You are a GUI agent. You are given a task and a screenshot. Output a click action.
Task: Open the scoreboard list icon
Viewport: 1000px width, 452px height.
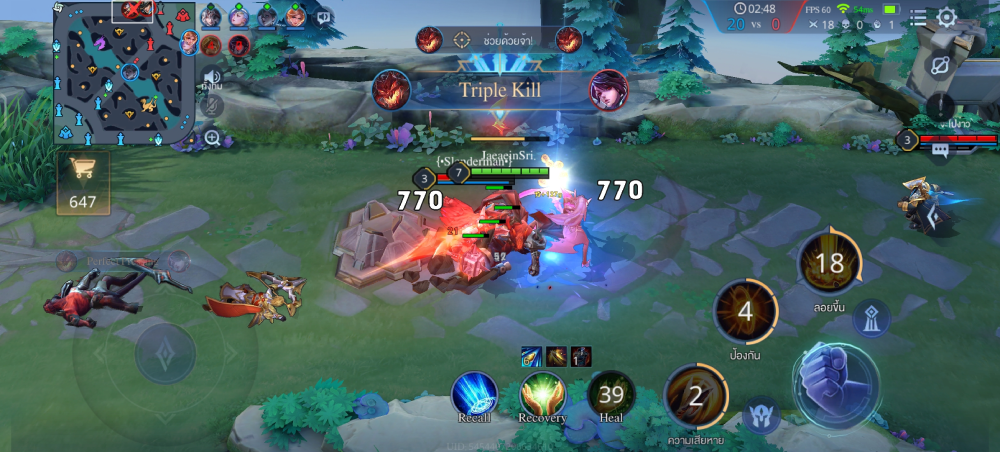(918, 17)
